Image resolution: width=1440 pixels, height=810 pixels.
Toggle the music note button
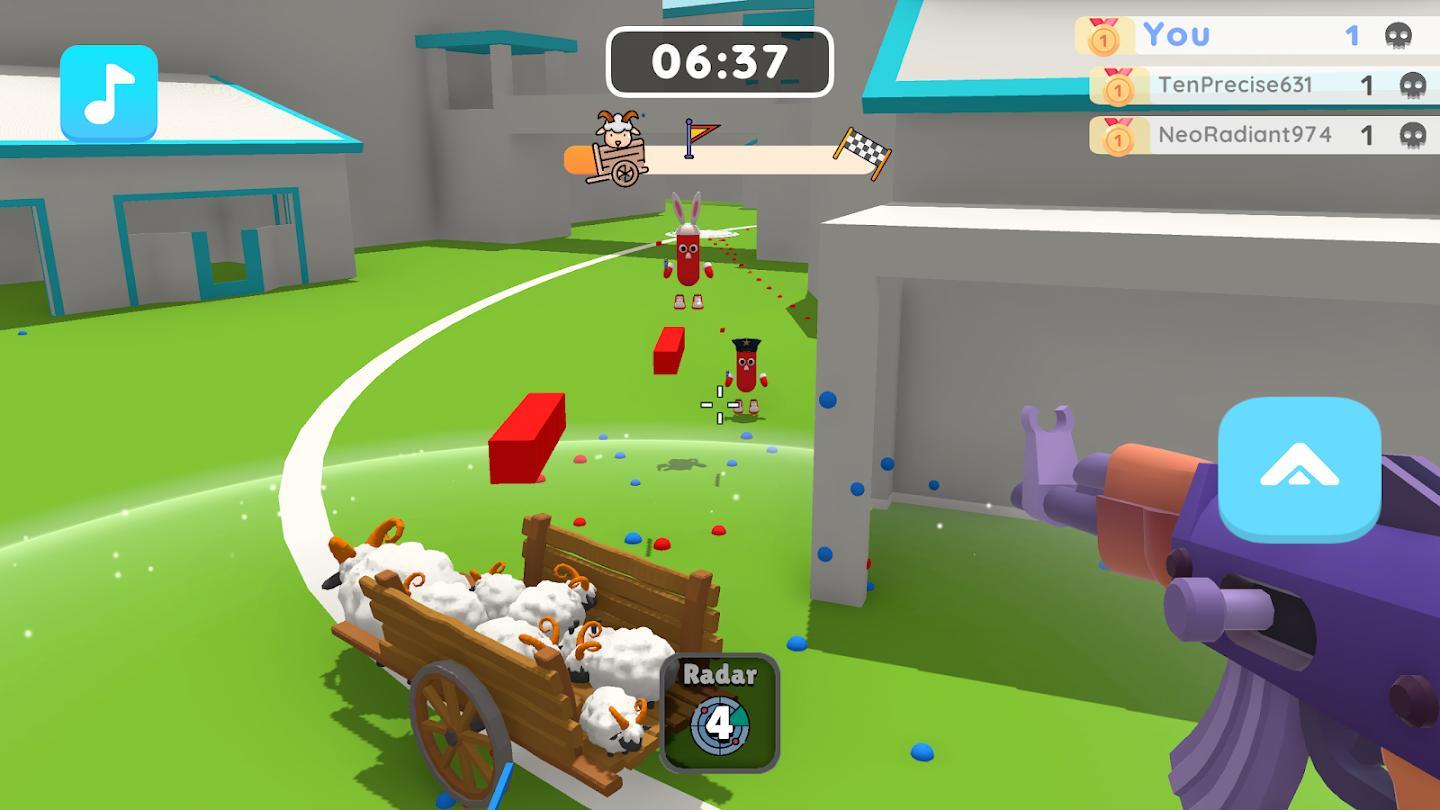[109, 93]
